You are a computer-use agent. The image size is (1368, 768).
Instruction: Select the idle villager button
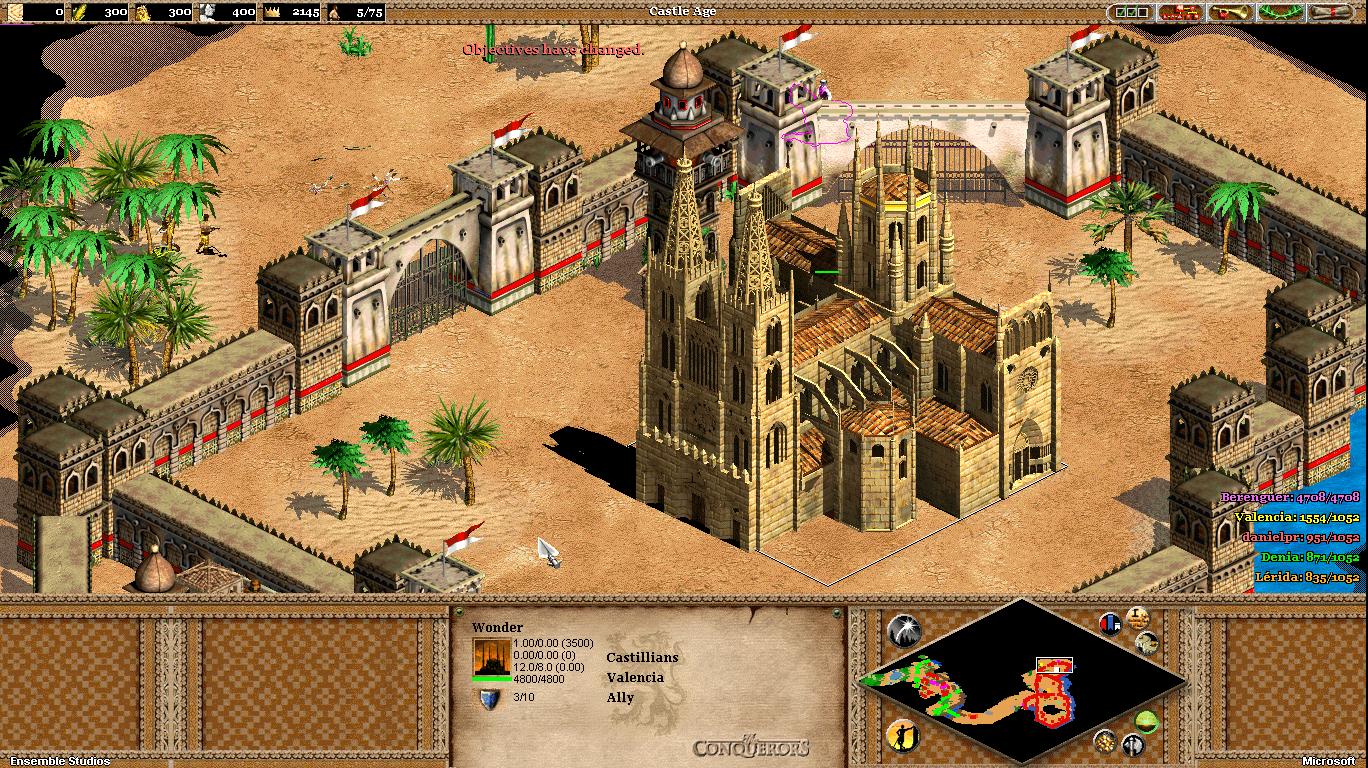pos(903,737)
